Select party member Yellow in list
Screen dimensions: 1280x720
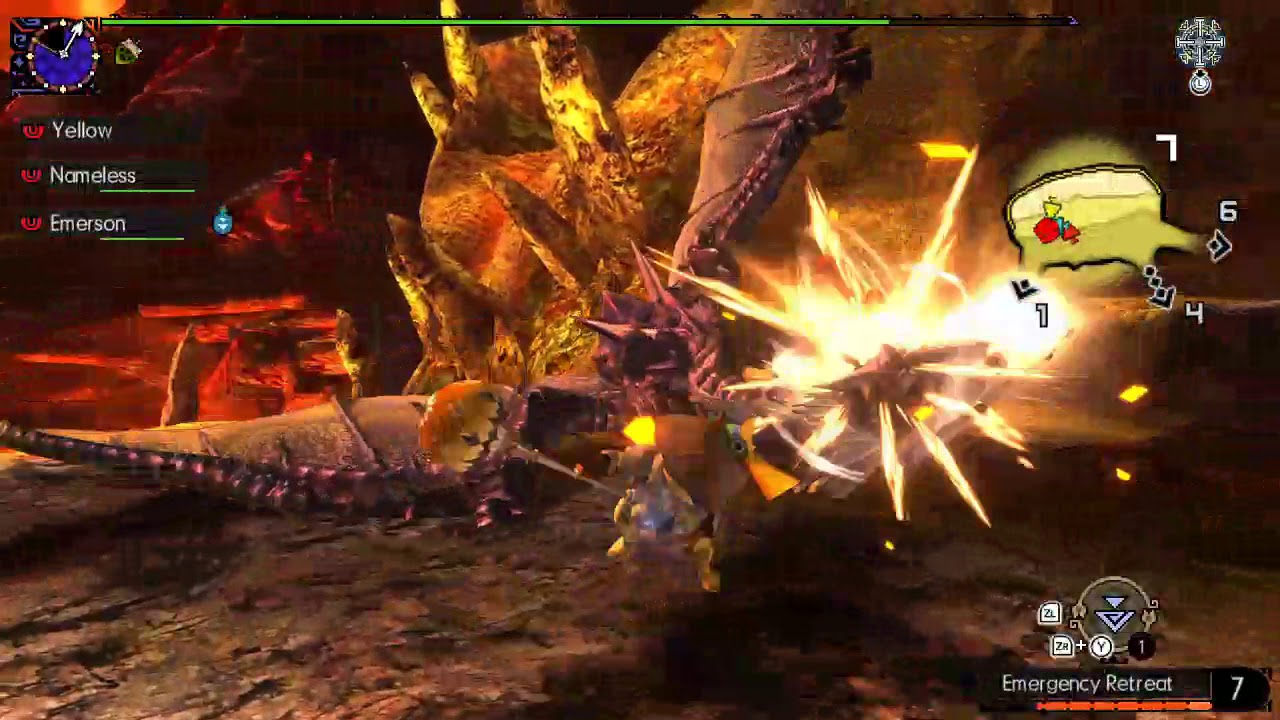81,131
